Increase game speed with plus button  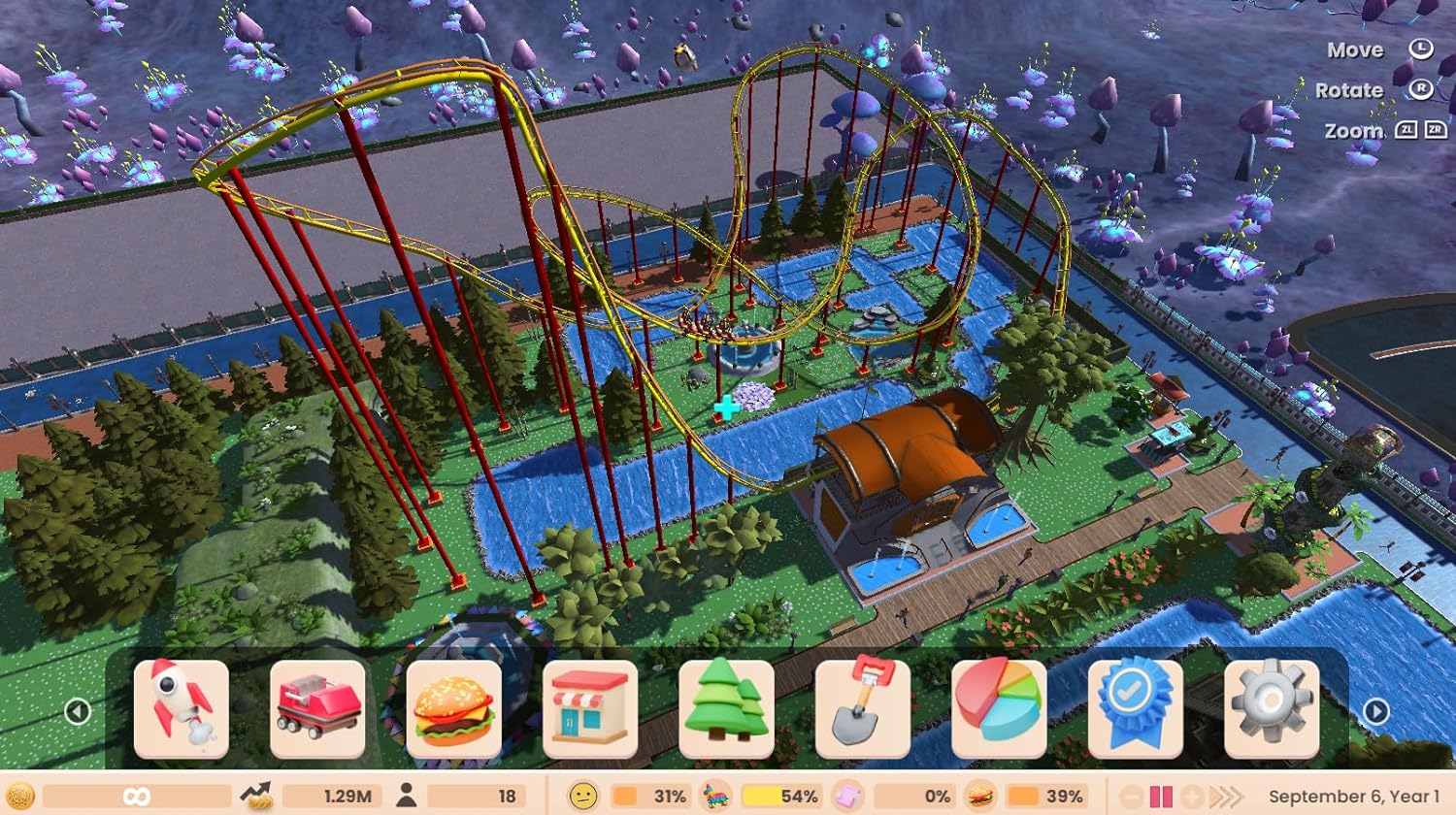click(1192, 796)
